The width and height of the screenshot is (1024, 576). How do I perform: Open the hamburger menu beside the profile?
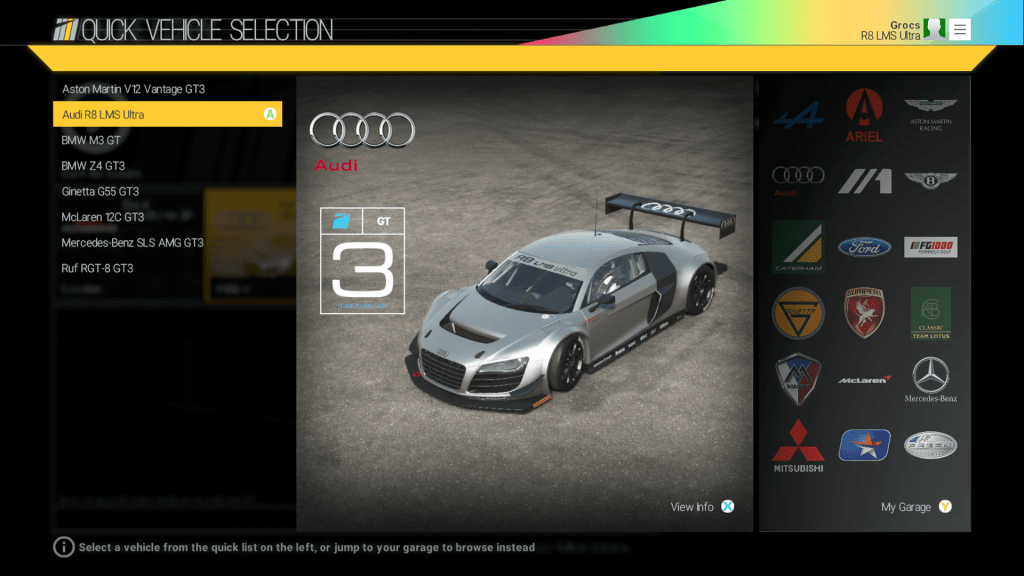pos(960,29)
